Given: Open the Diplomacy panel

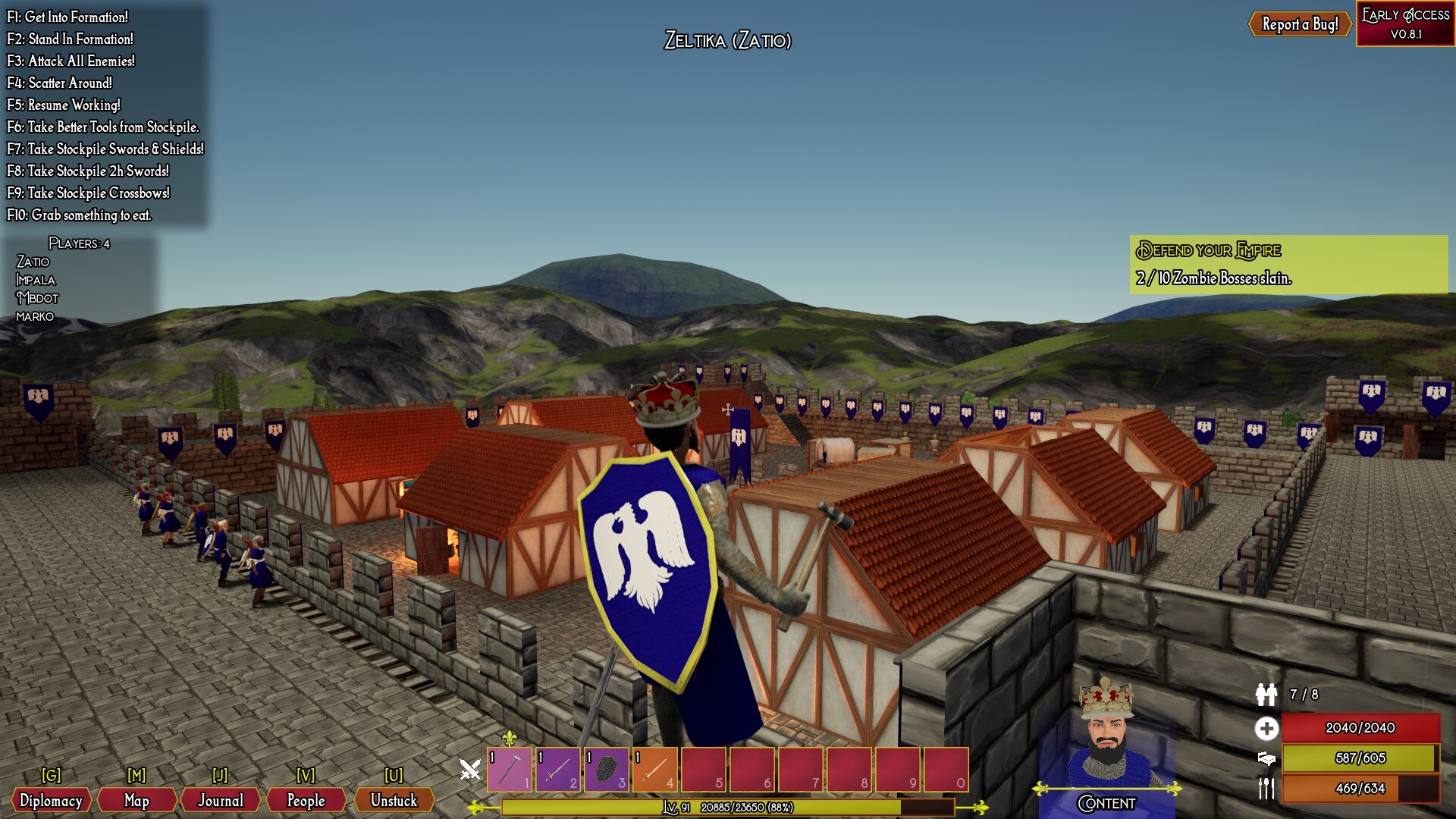Looking at the screenshot, I should point(51,800).
